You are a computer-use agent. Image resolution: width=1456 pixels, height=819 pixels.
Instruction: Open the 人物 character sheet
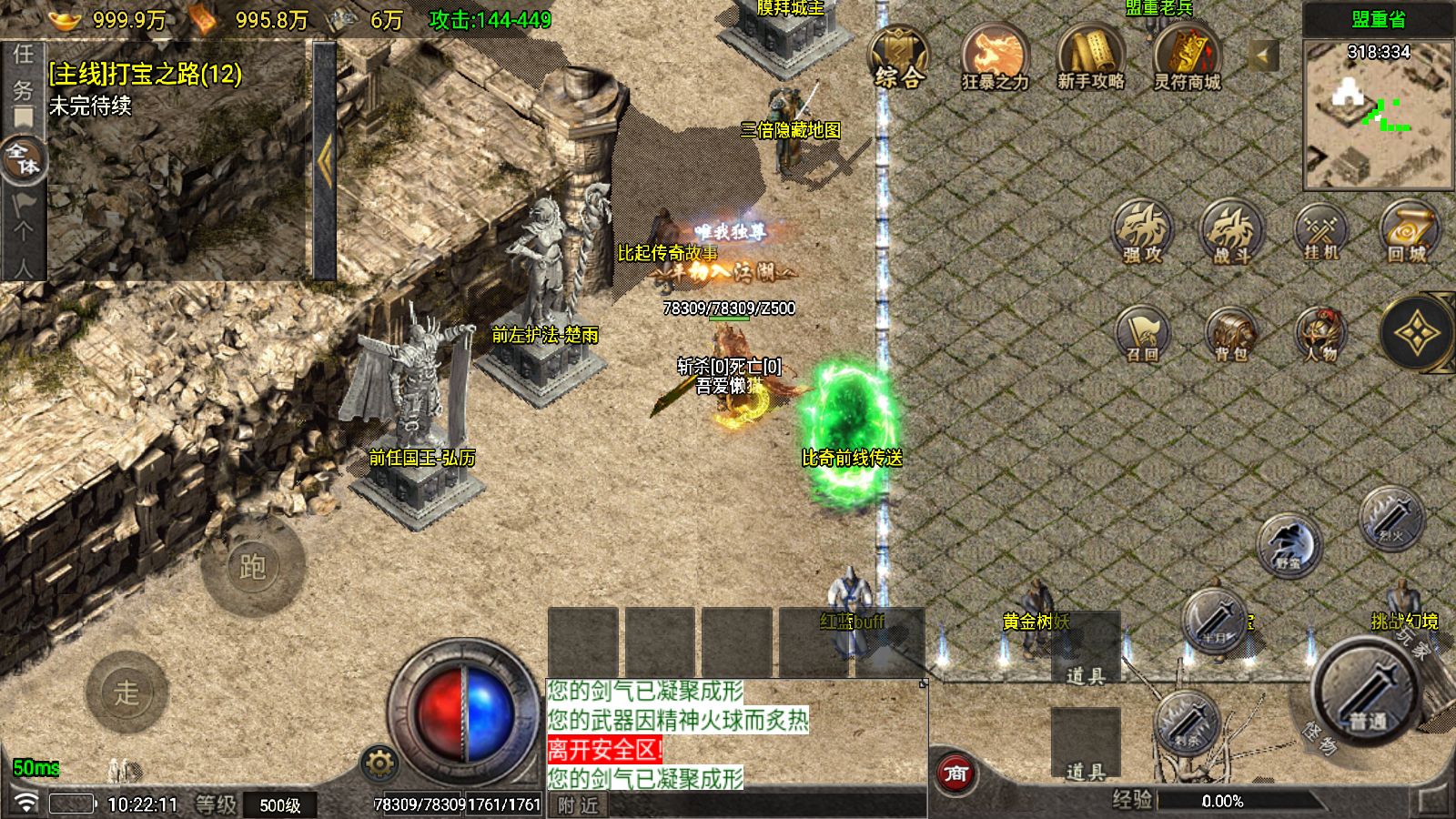tap(1320, 333)
